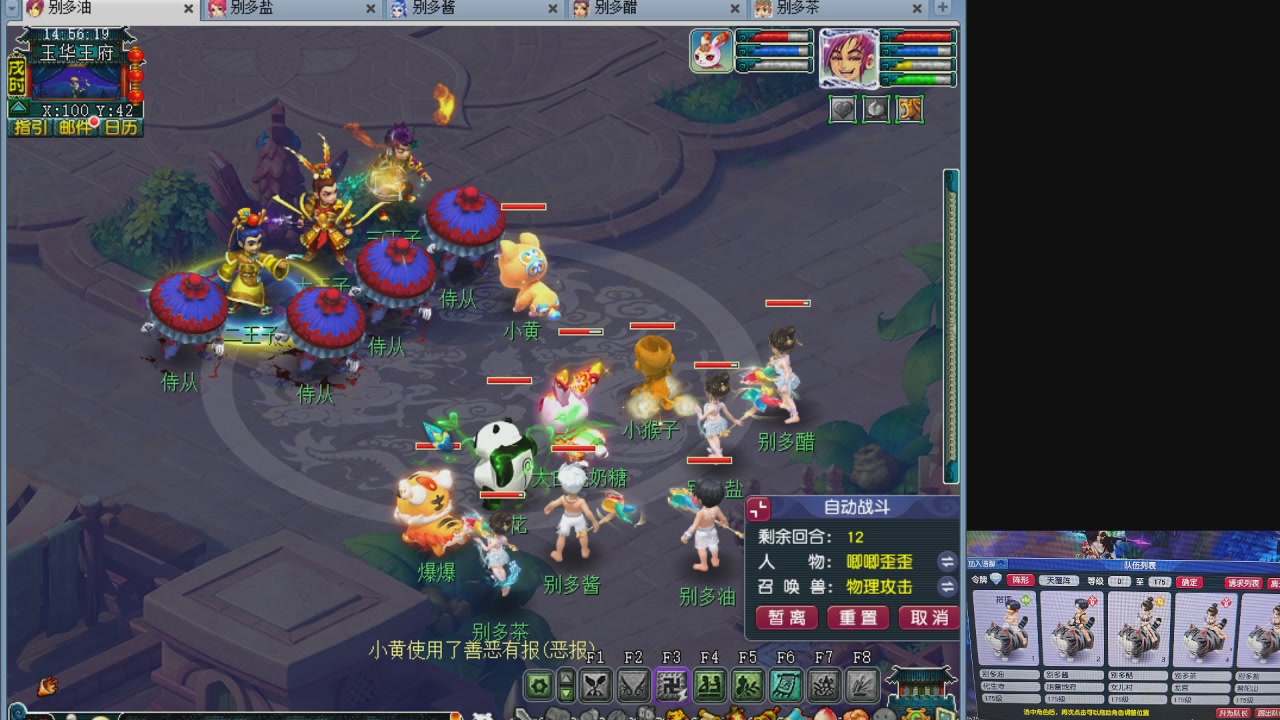Image resolution: width=1280 pixels, height=720 pixels.
Task: Click the F8 skill icon
Action: click(860, 686)
